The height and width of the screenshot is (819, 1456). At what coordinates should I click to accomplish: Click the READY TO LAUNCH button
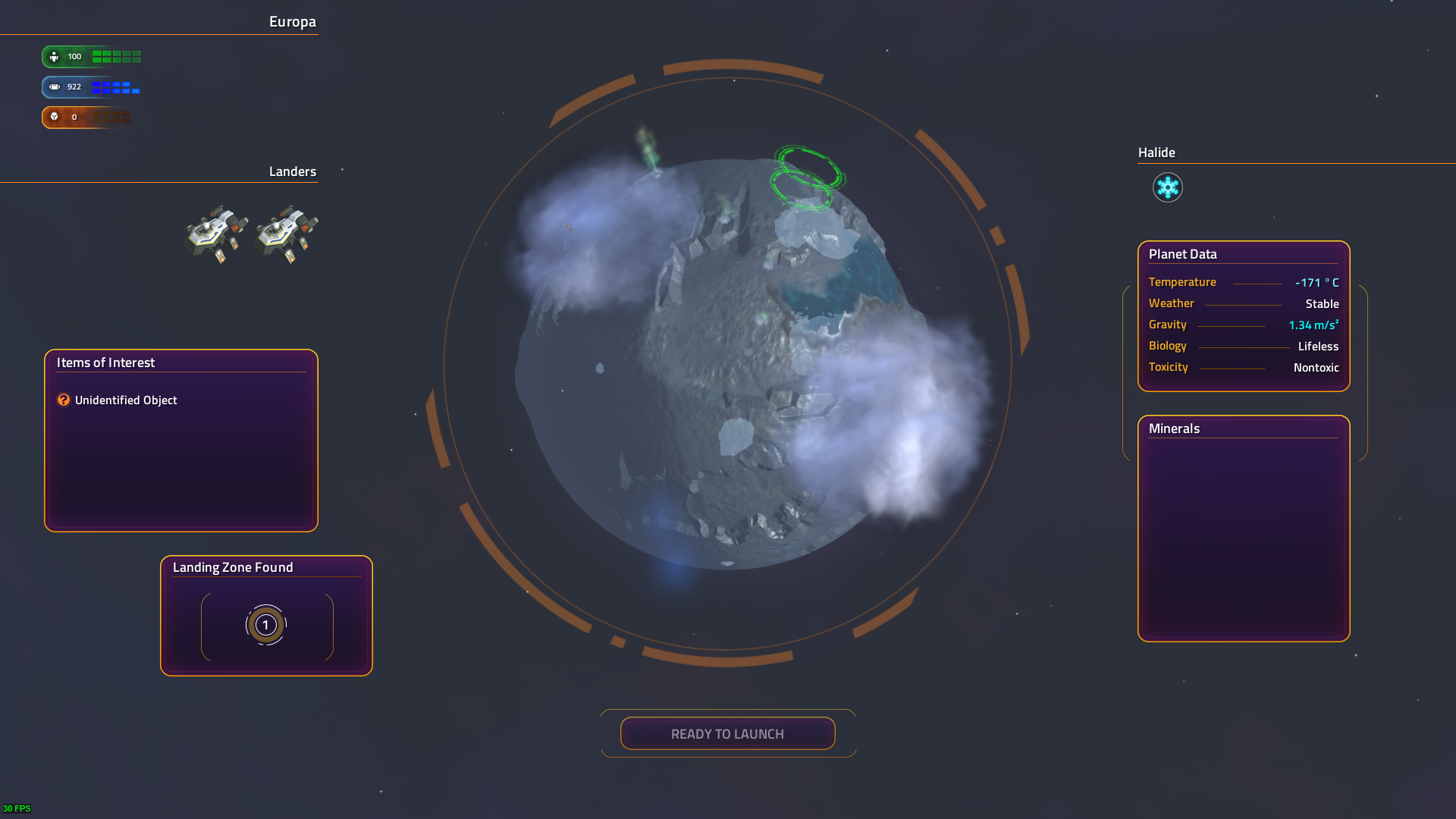coord(727,733)
